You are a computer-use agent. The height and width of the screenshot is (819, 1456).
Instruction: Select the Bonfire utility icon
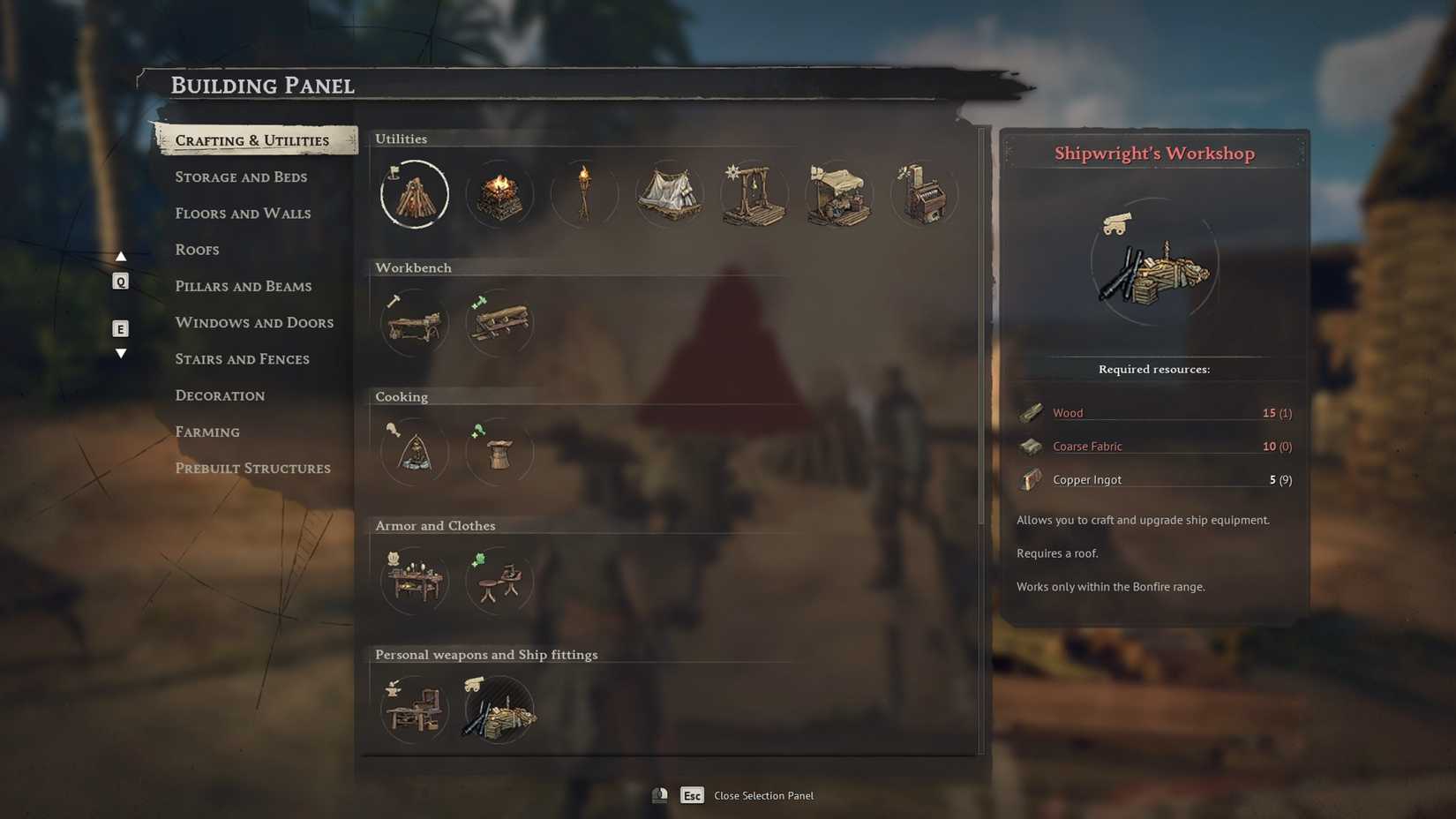(x=415, y=194)
